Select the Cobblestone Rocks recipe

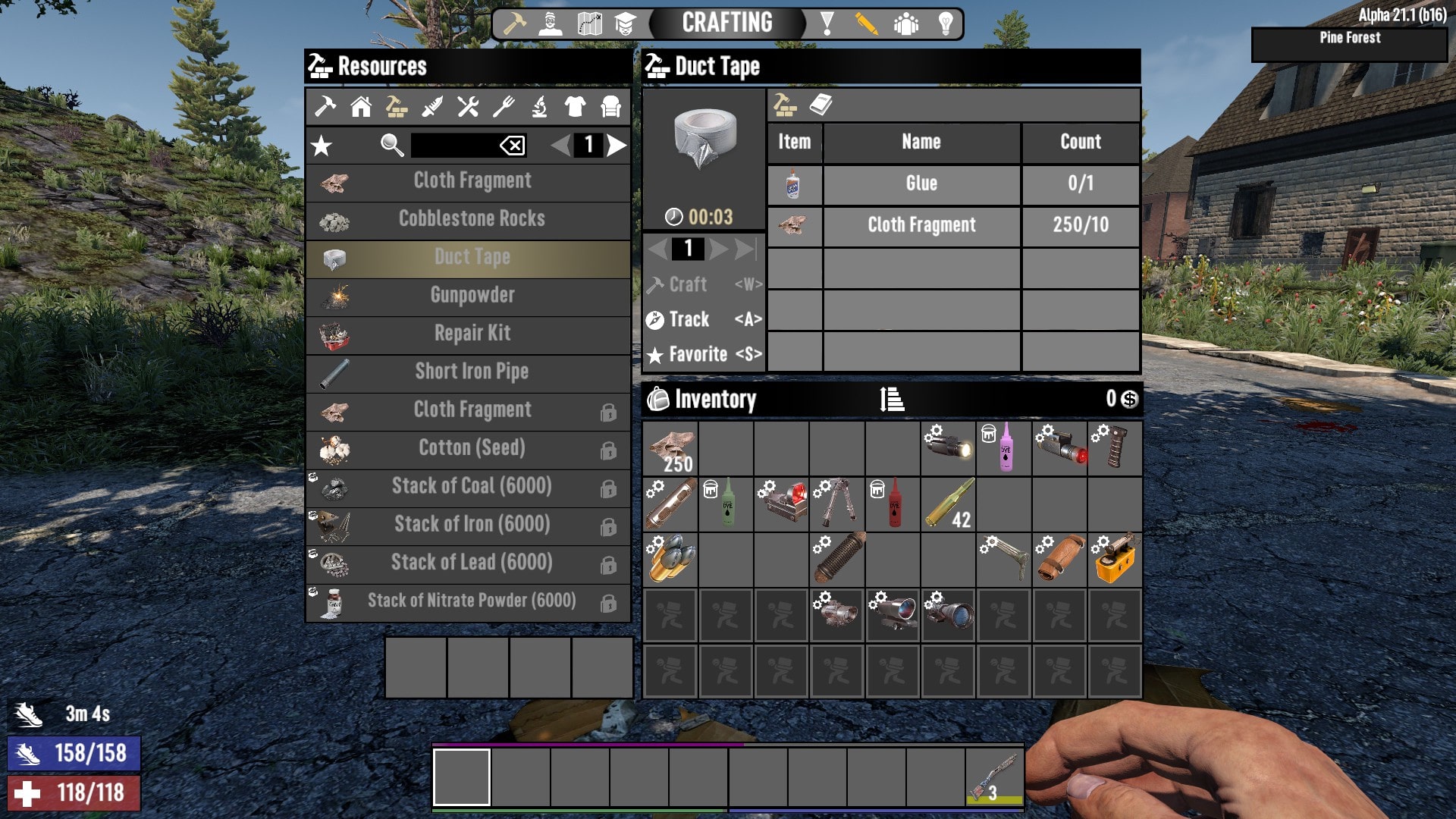(x=472, y=219)
